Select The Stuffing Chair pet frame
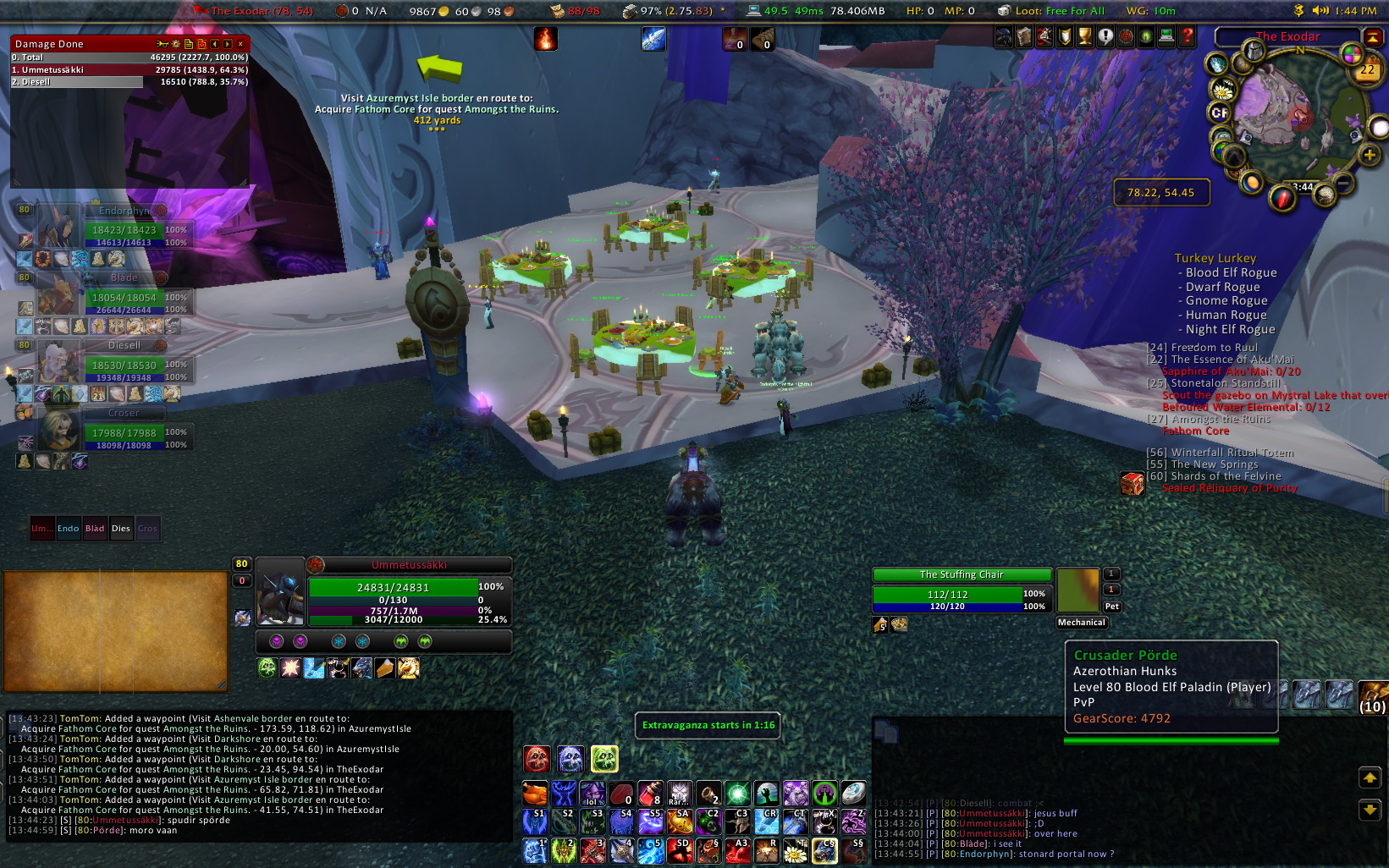The image size is (1389, 868). [x=962, y=591]
